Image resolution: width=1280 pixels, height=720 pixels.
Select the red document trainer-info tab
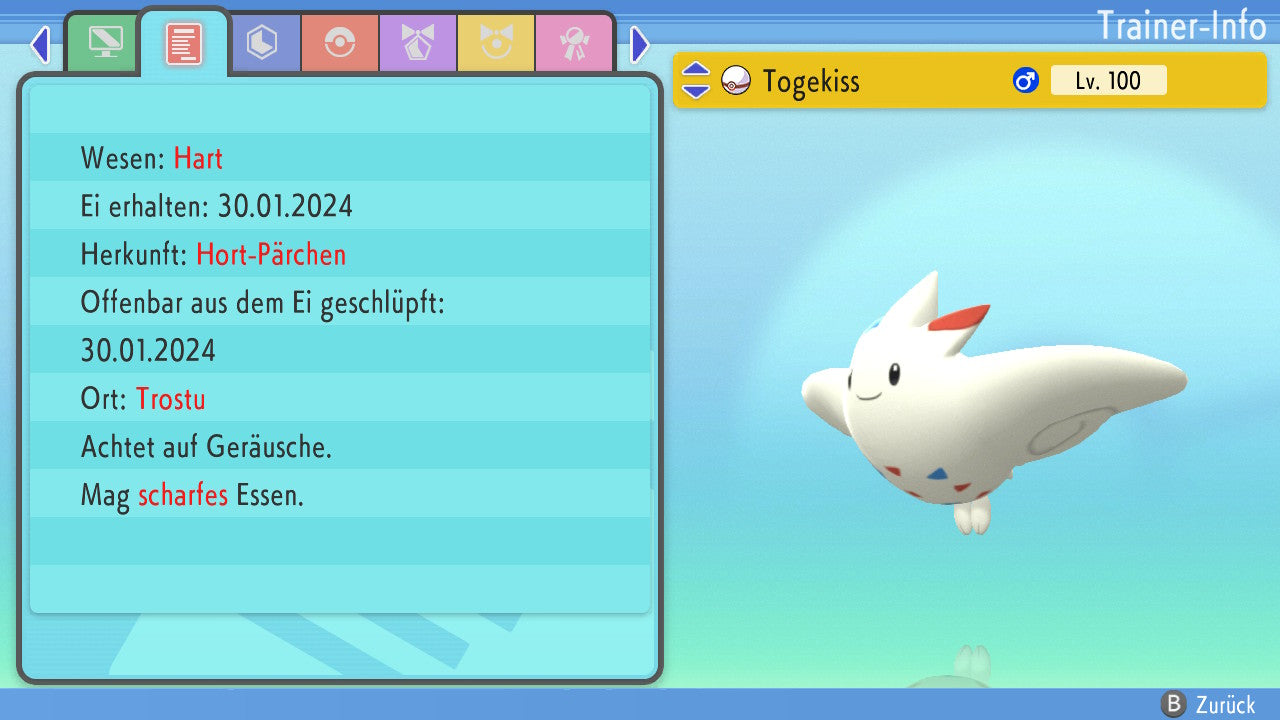pyautogui.click(x=184, y=43)
